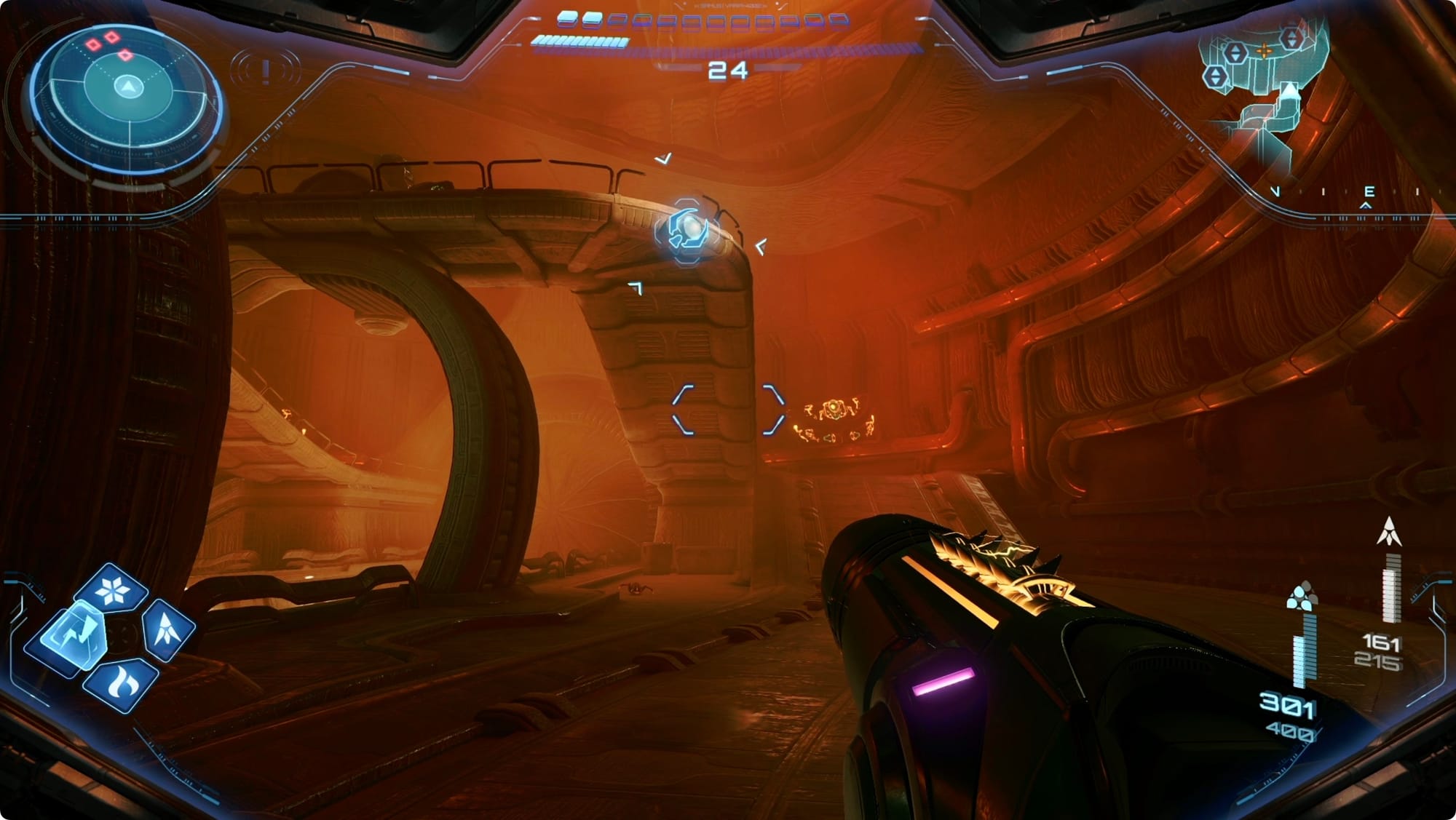The image size is (1456, 820).
Task: Activate the flame fire shot icon
Action: tap(119, 684)
